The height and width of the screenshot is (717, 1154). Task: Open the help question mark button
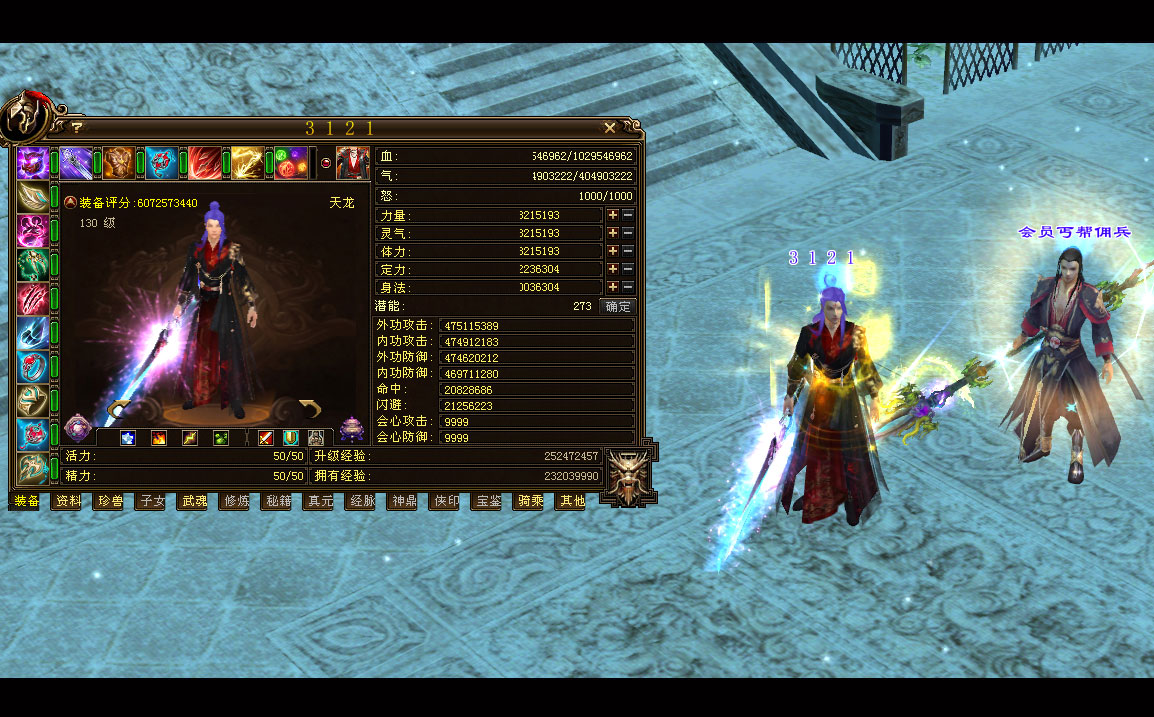pyautogui.click(x=76, y=128)
